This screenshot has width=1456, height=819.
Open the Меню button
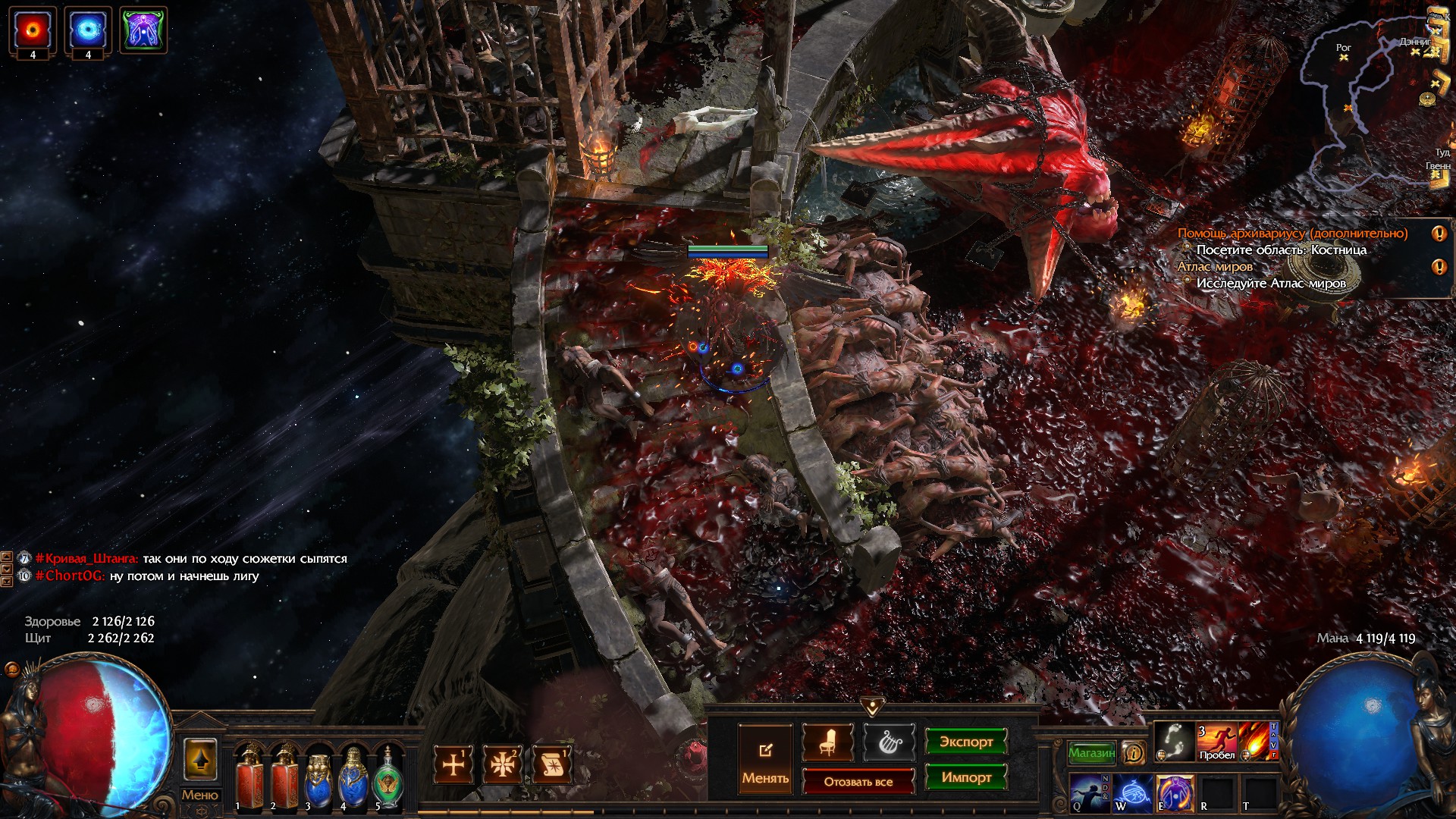[x=199, y=795]
